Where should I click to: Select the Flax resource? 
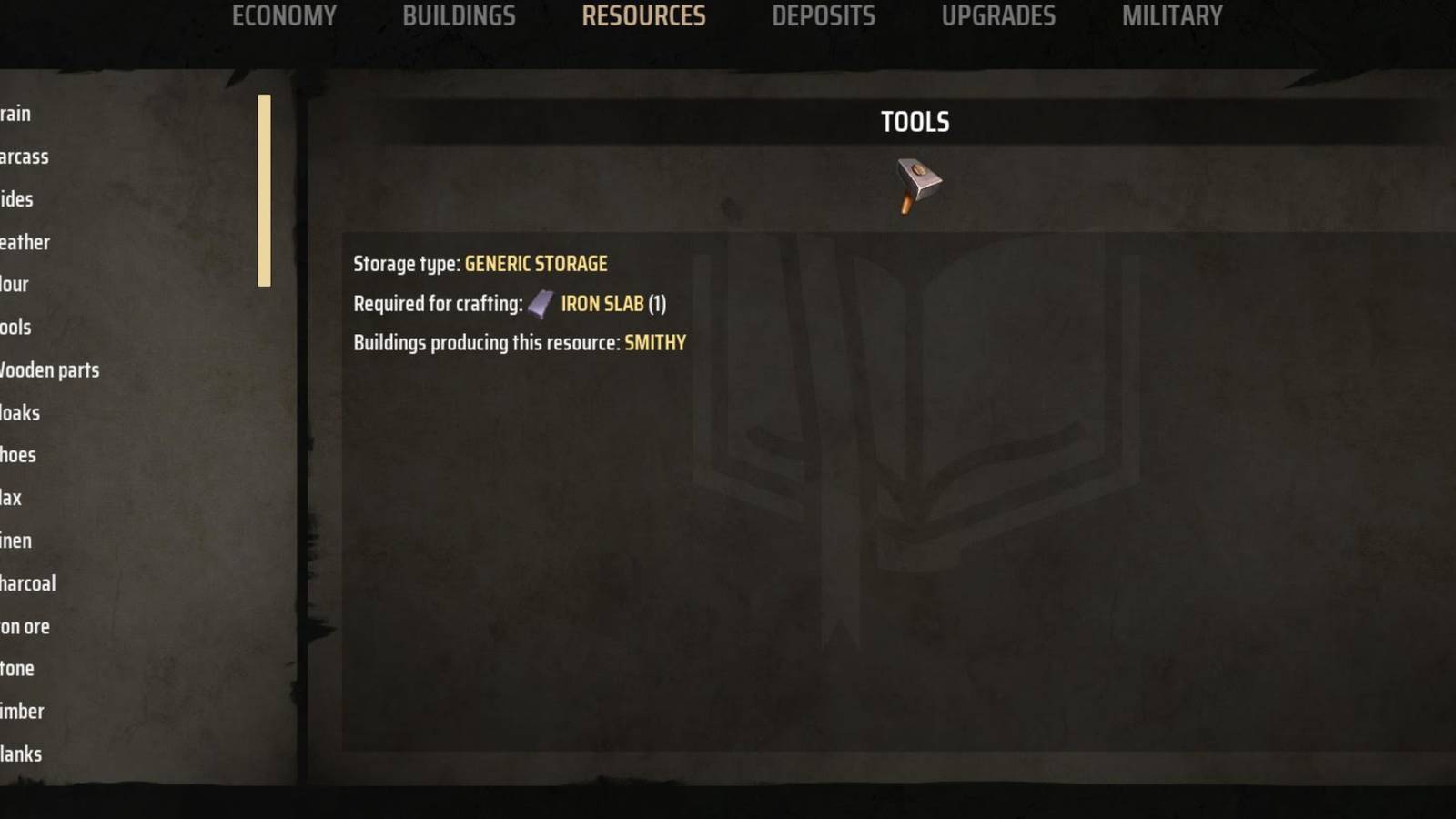tap(15, 498)
